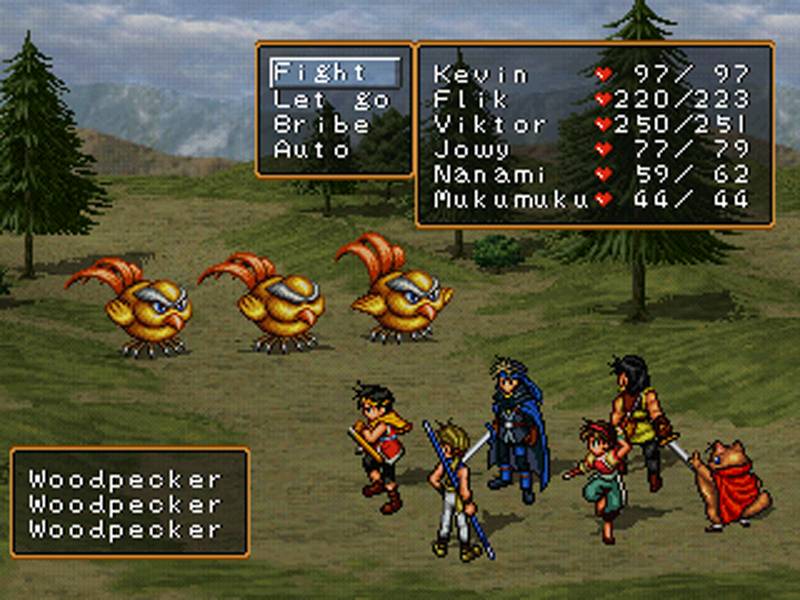This screenshot has height=600, width=800.
Task: Select the Let go option
Action: [320, 99]
